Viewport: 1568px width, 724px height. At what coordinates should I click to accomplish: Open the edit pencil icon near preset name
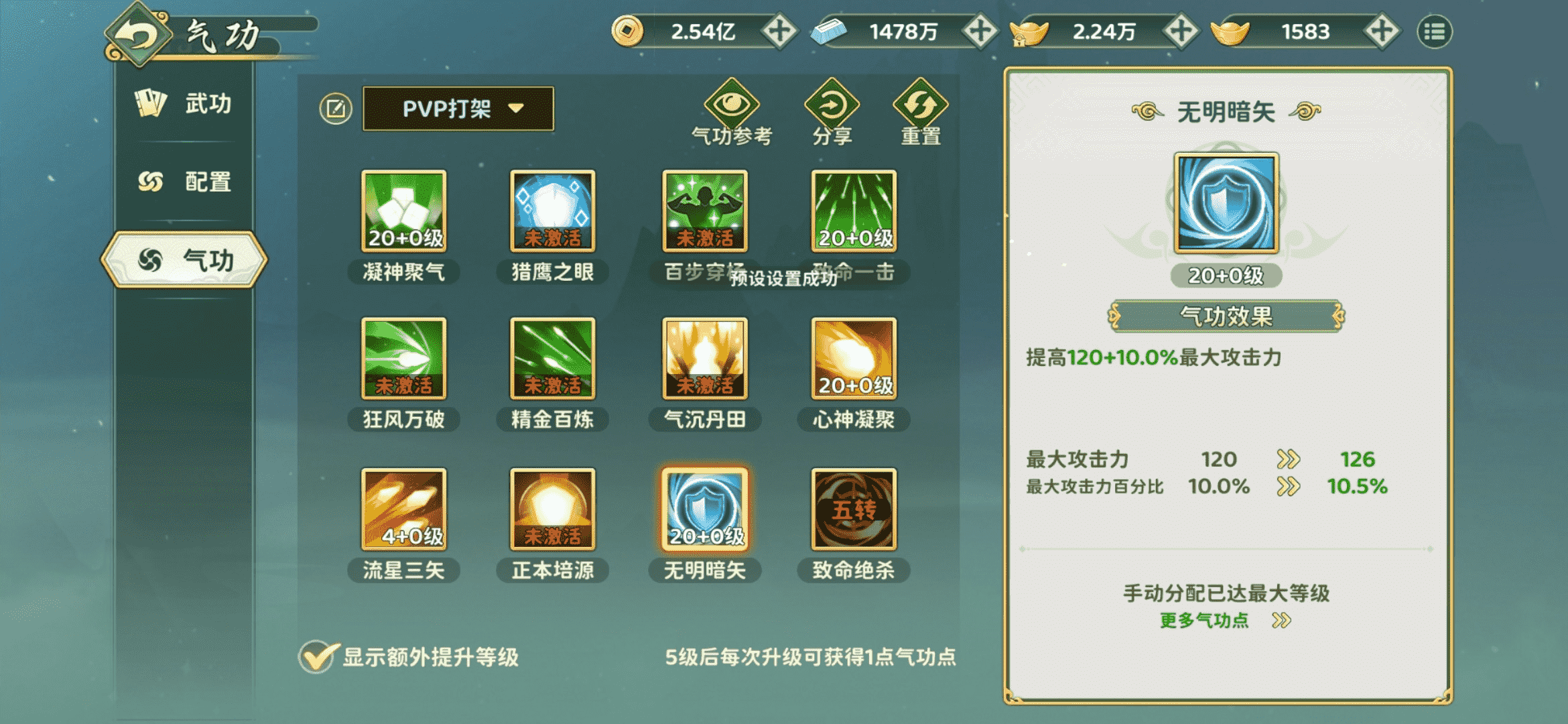(x=337, y=108)
